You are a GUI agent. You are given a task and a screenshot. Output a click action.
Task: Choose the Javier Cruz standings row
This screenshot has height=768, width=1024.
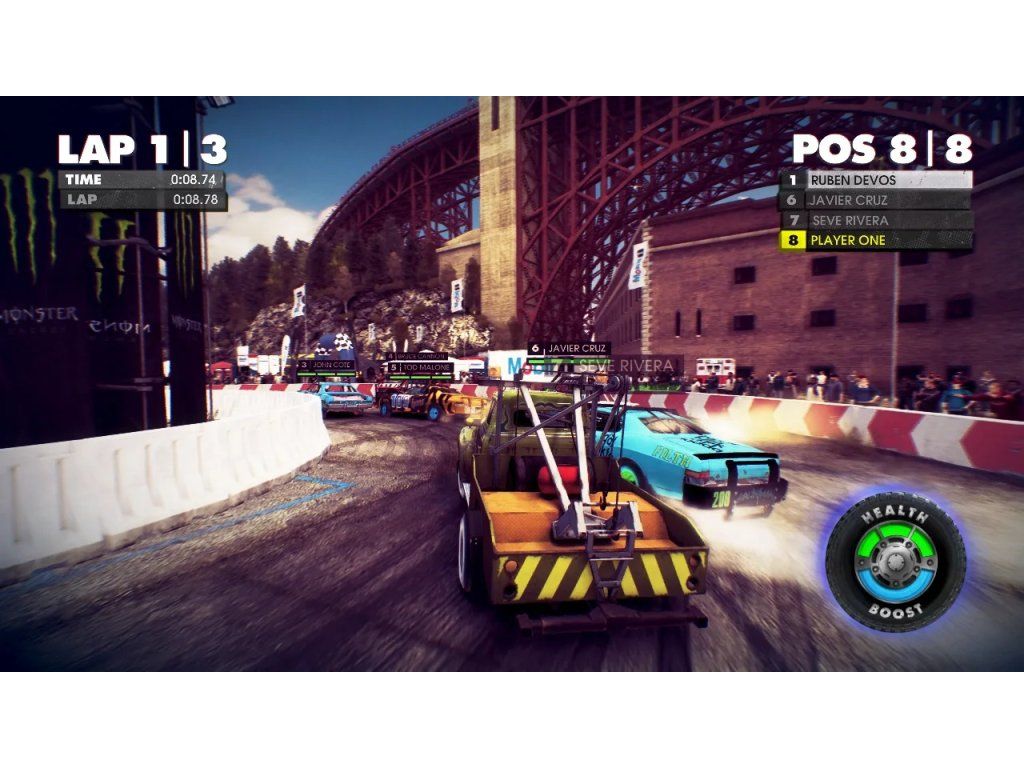pyautogui.click(x=876, y=200)
